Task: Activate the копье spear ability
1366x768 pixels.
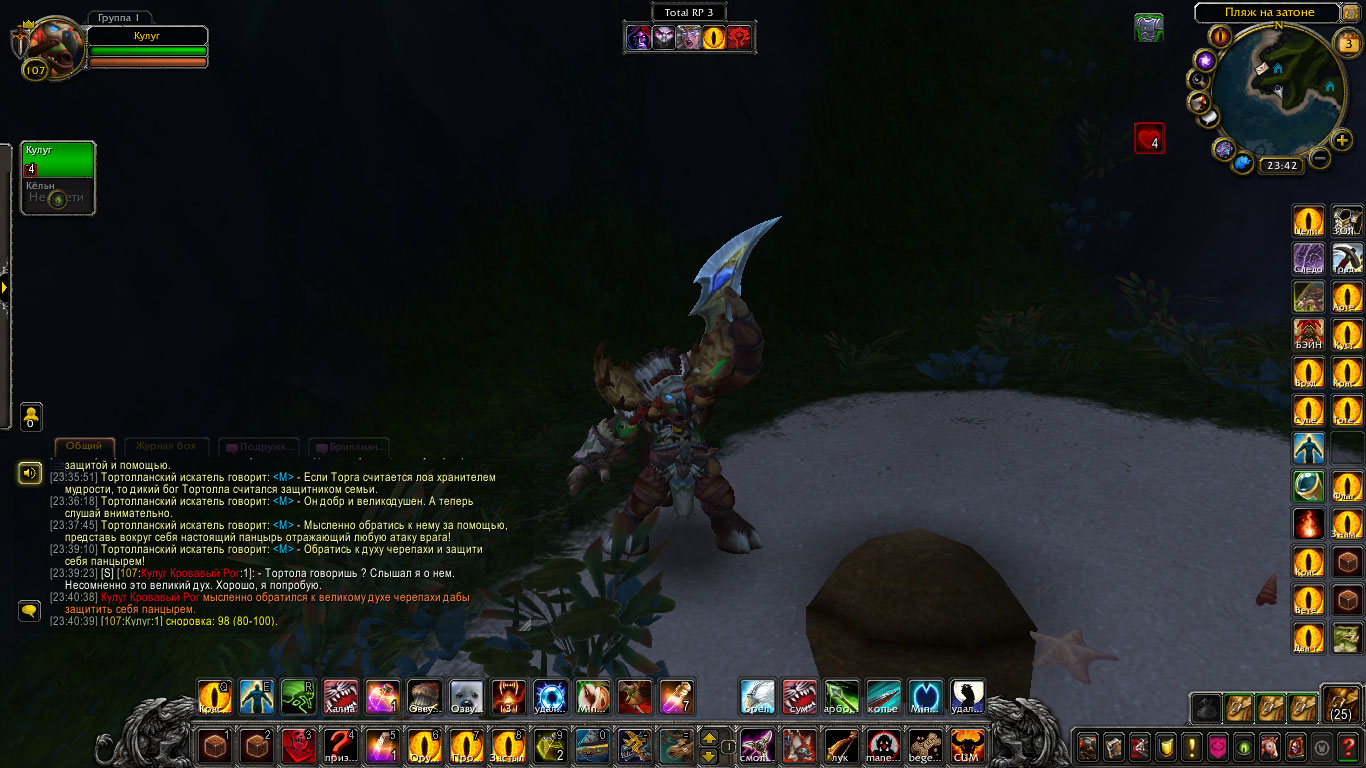Action: pos(883,696)
